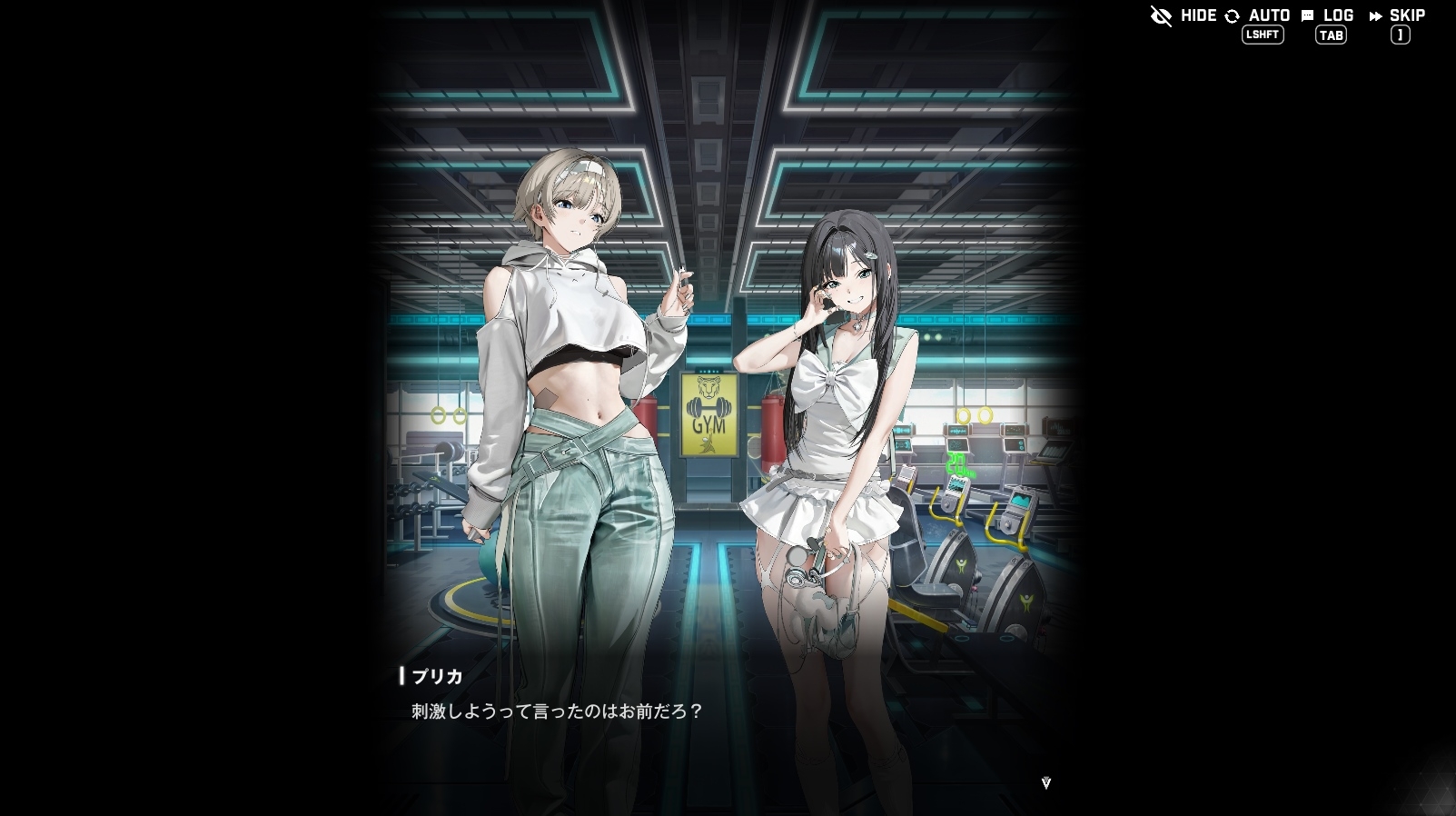Click the fast-forward SKIP icon
The image size is (1456, 816).
tap(1374, 15)
